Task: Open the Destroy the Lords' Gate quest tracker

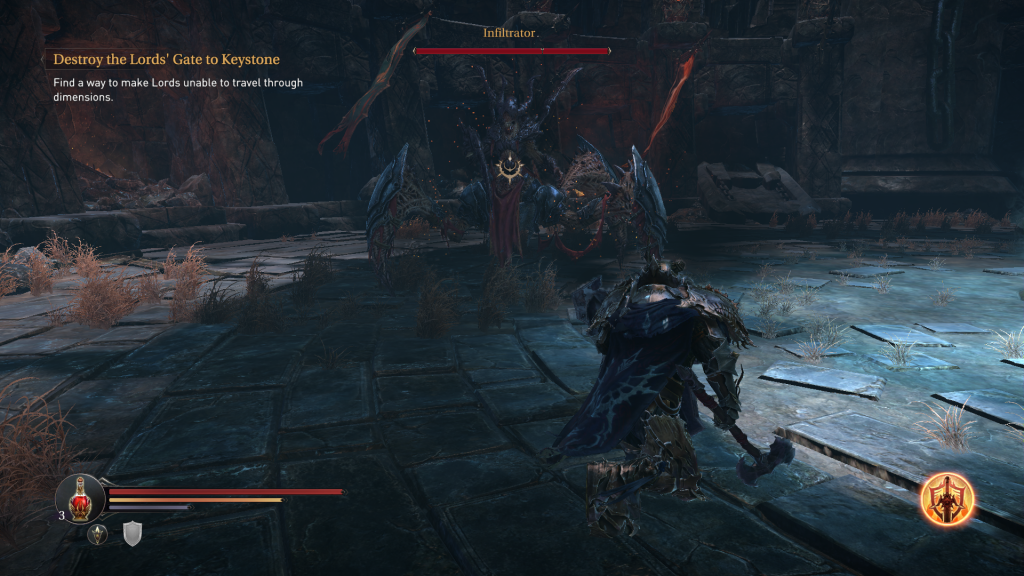Action: (166, 60)
